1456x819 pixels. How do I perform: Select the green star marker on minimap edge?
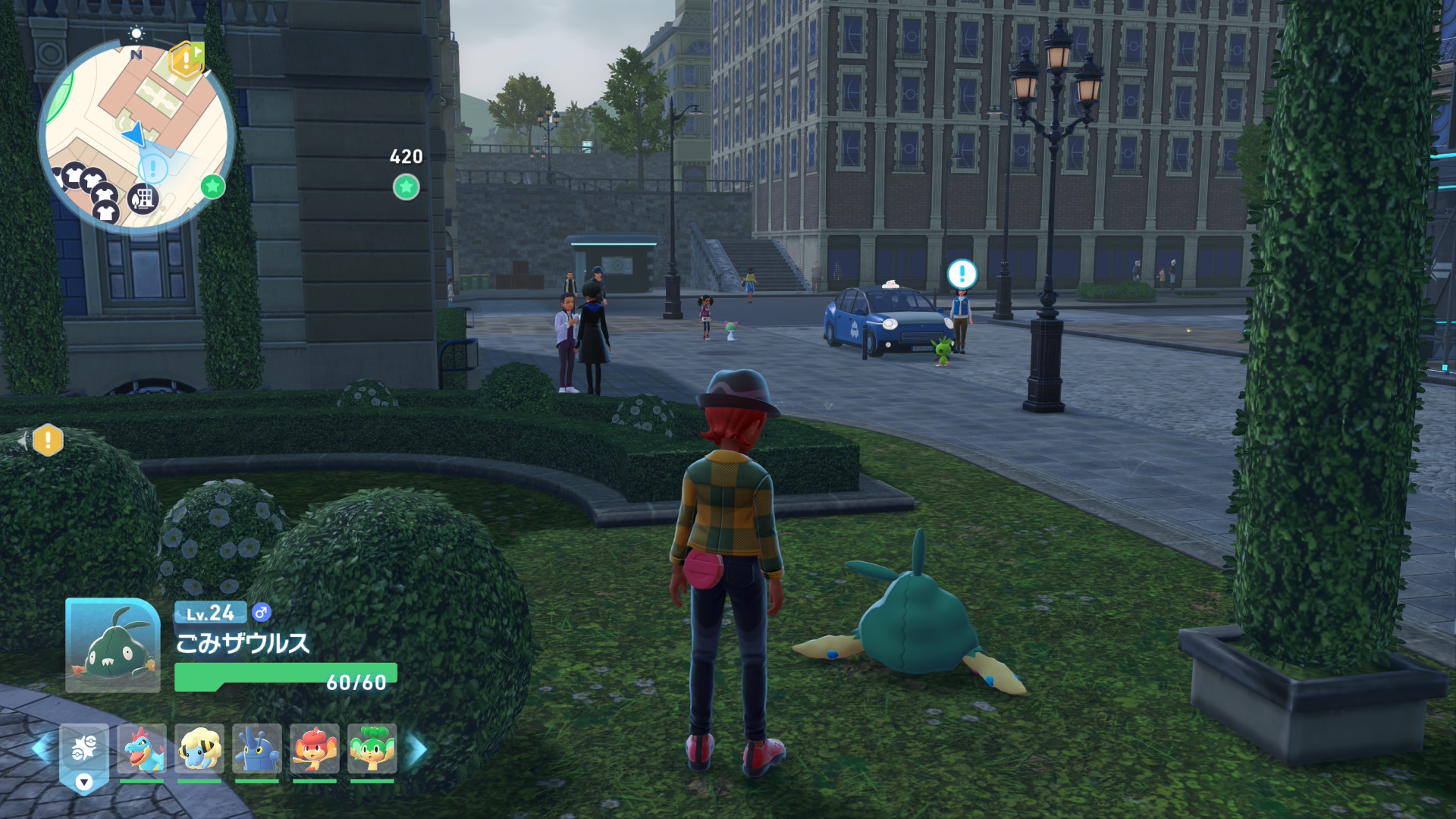coord(213,186)
